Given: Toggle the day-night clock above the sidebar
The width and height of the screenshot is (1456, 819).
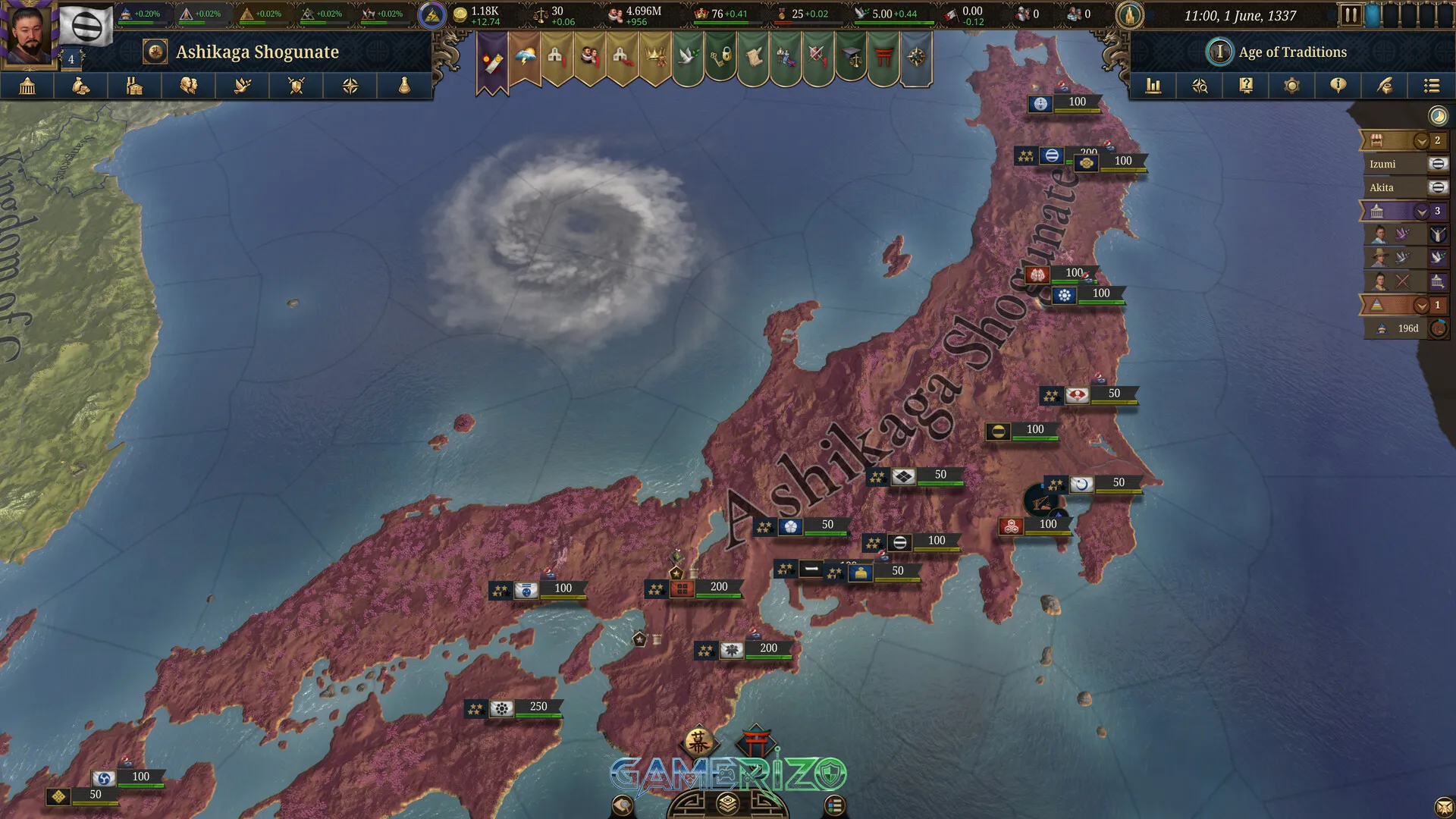Looking at the screenshot, I should [1437, 116].
